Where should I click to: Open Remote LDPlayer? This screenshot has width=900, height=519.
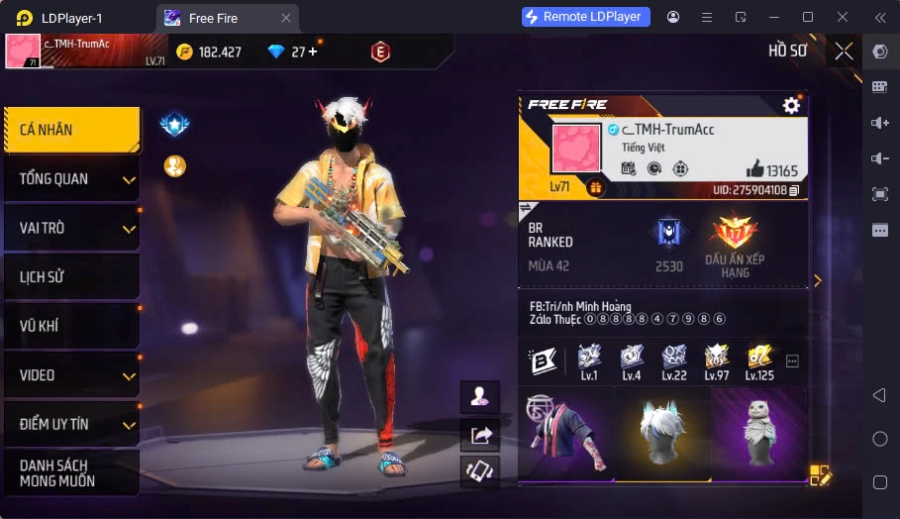tap(586, 17)
